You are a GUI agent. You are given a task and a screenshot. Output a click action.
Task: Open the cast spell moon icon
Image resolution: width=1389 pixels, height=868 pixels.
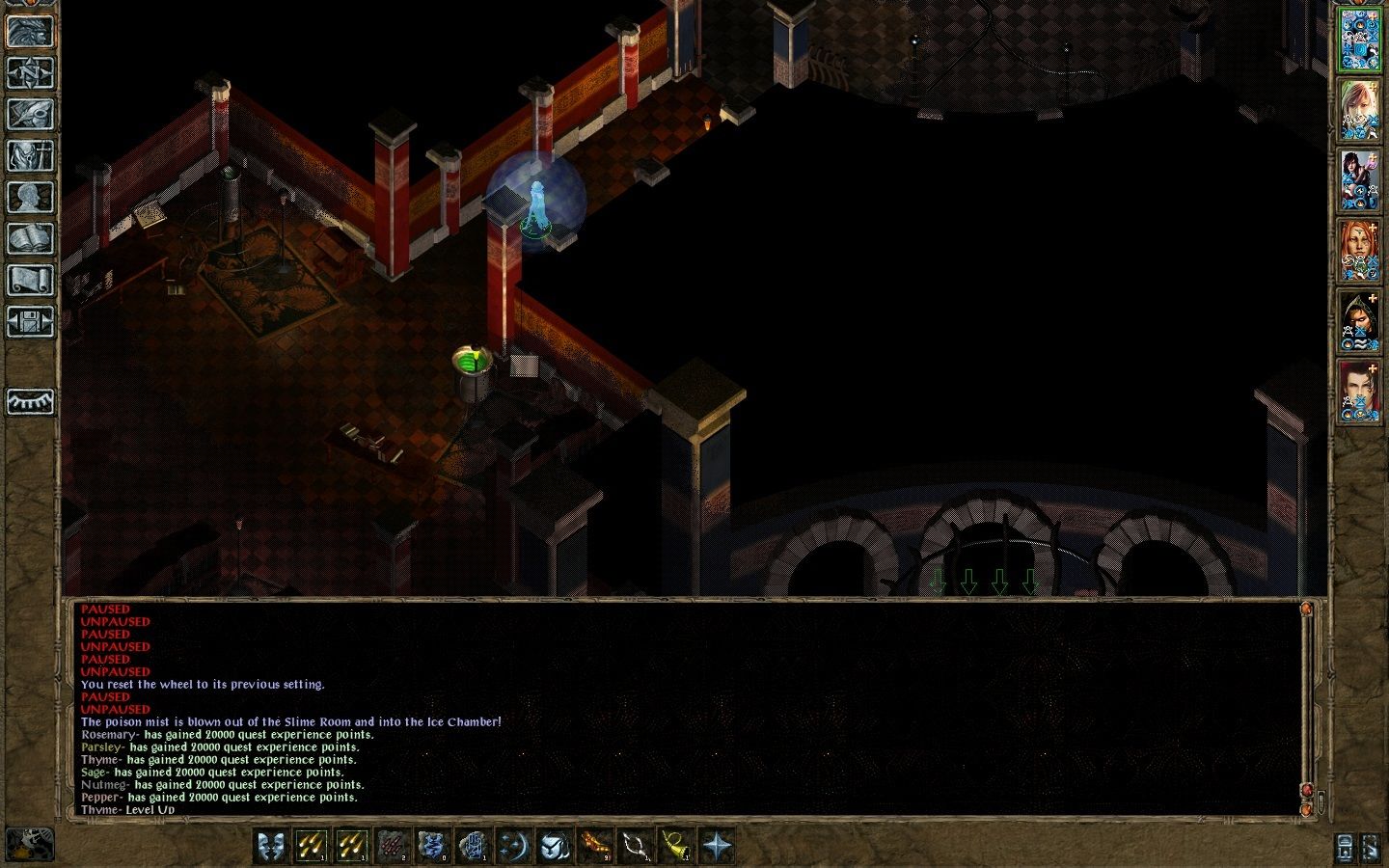[x=514, y=846]
